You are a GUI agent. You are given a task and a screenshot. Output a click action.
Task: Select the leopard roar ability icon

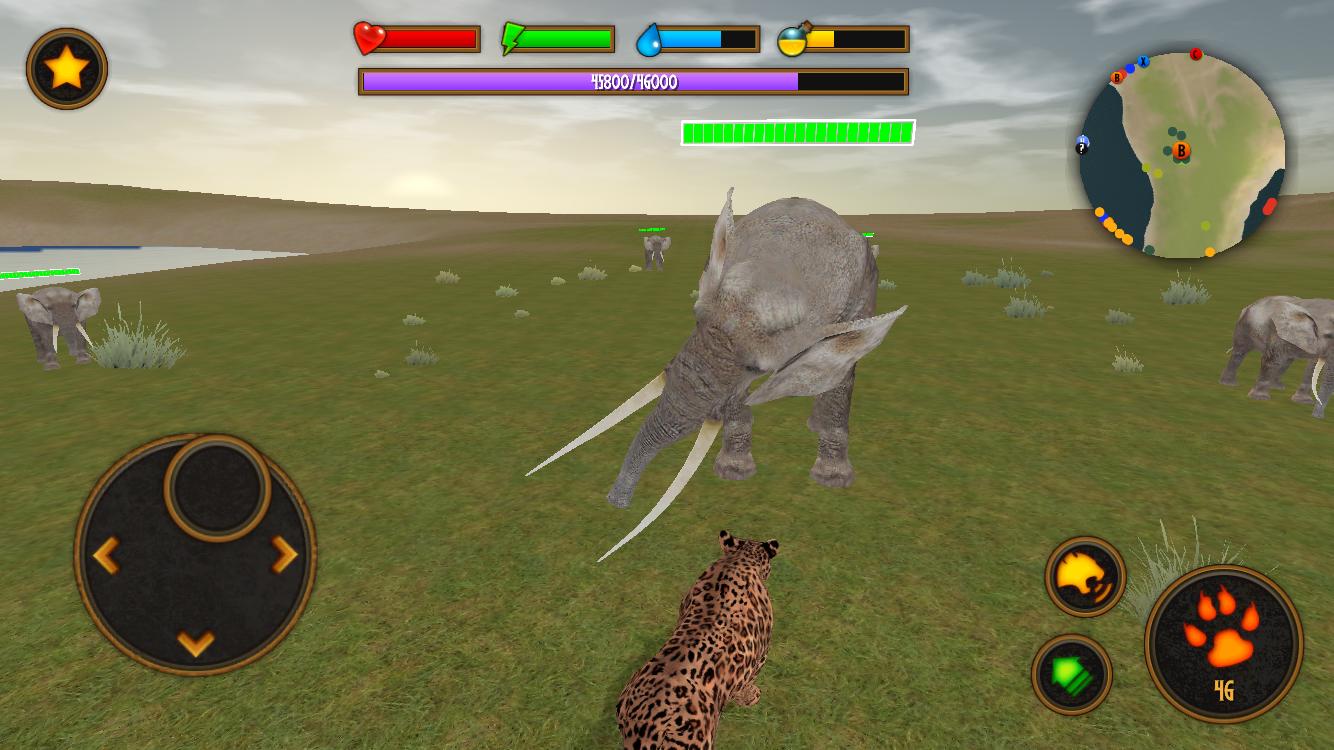pyautogui.click(x=1088, y=577)
